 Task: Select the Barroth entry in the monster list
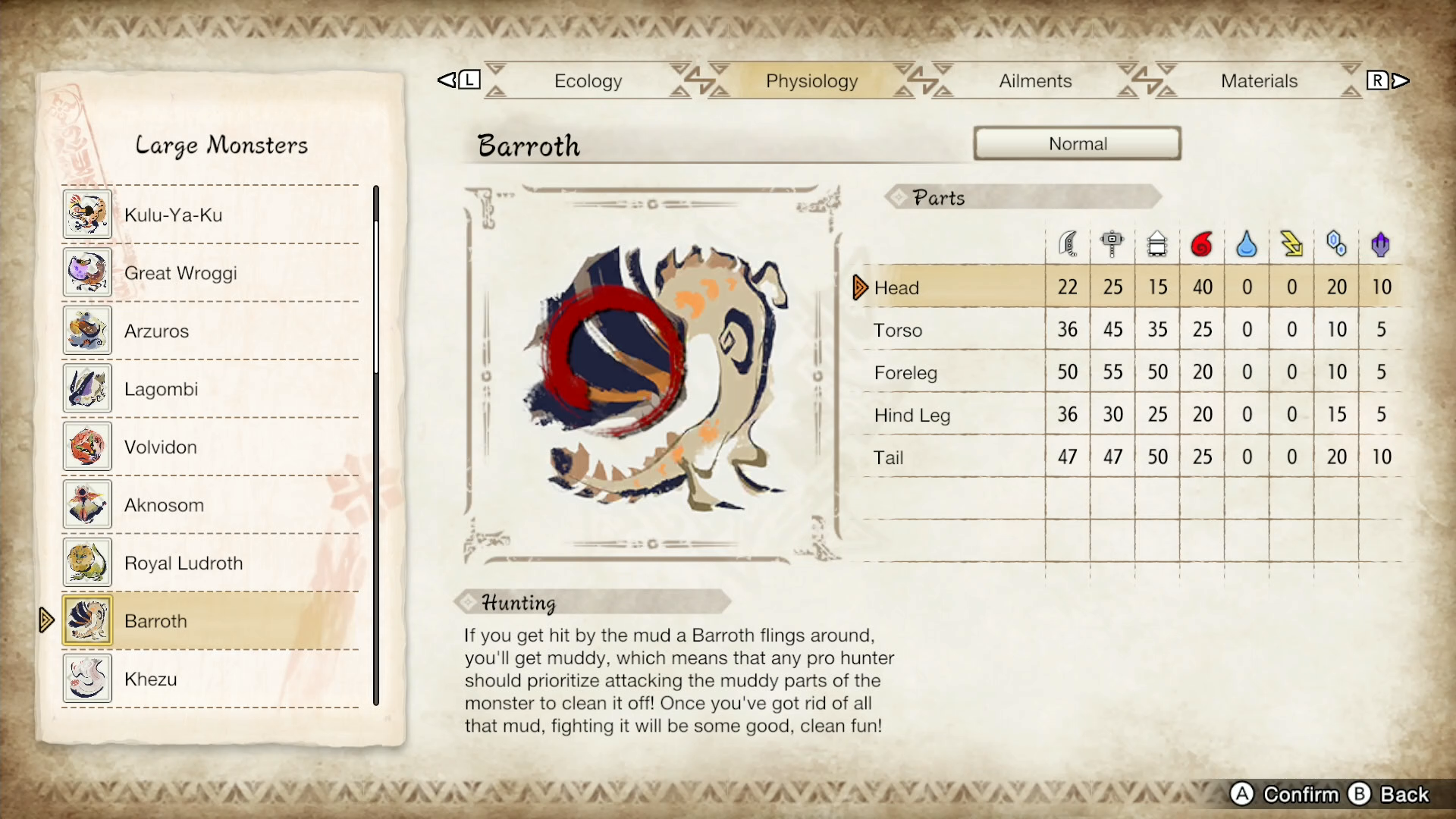click(x=212, y=620)
